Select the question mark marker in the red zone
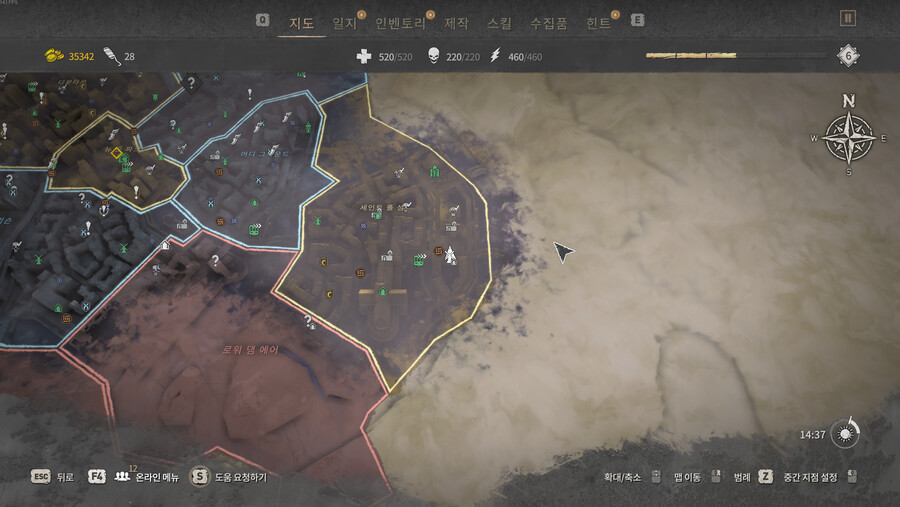This screenshot has width=900, height=507. [214, 261]
